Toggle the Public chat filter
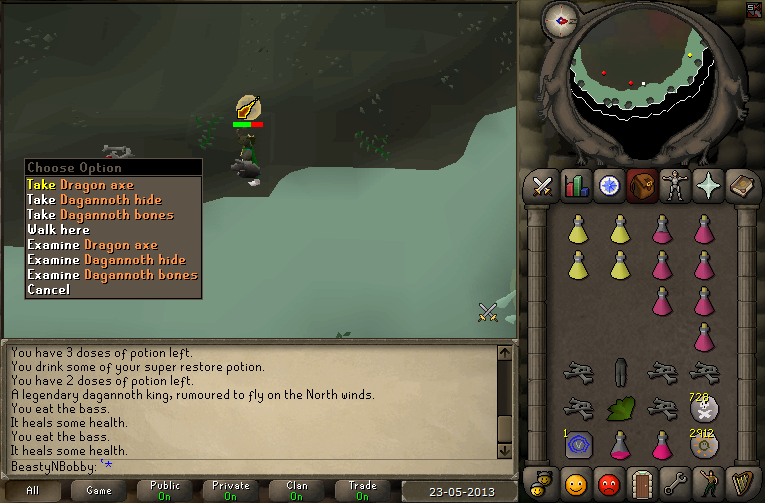The image size is (765, 503). (165, 490)
